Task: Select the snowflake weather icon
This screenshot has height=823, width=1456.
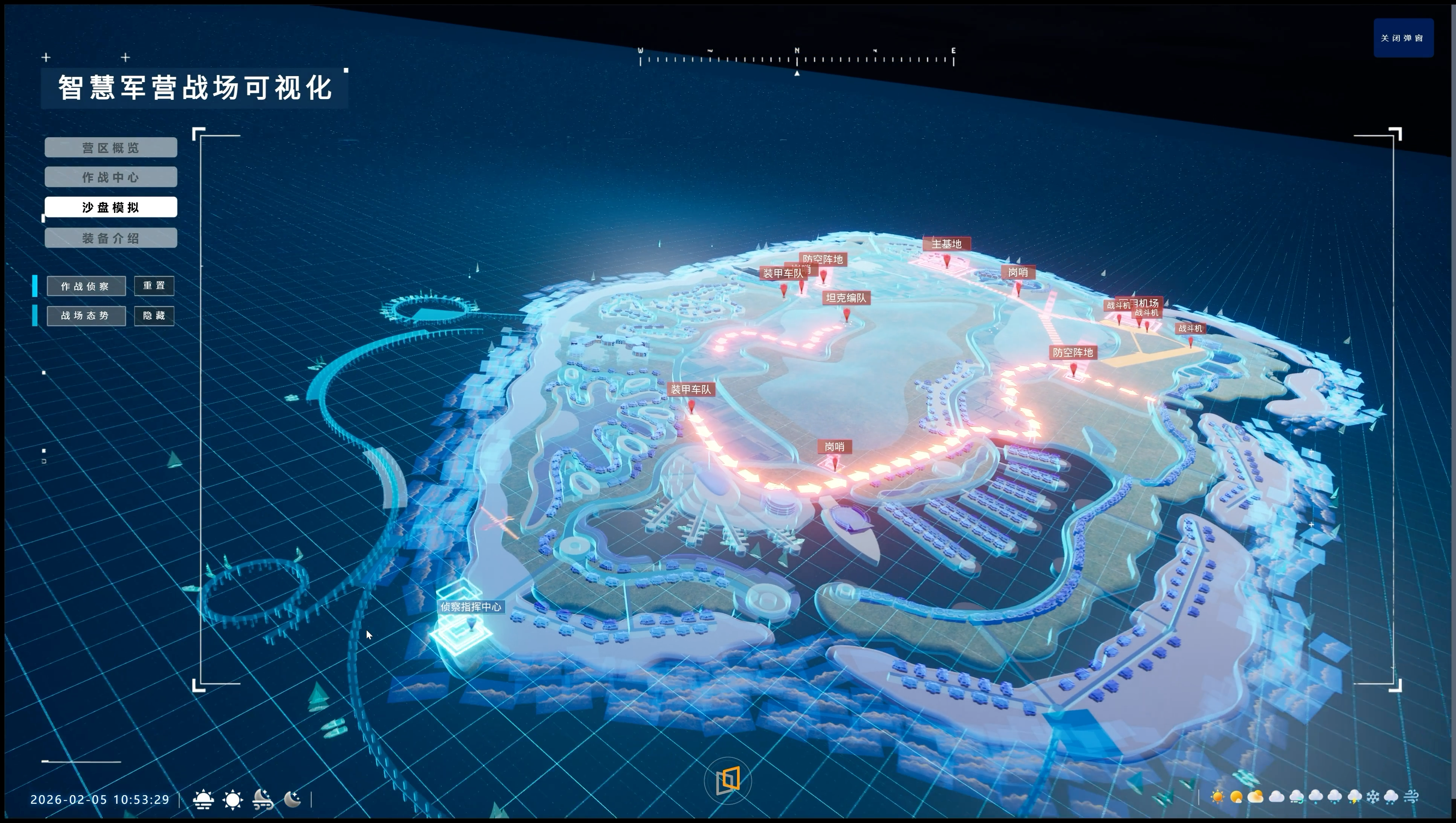Action: (1373, 797)
